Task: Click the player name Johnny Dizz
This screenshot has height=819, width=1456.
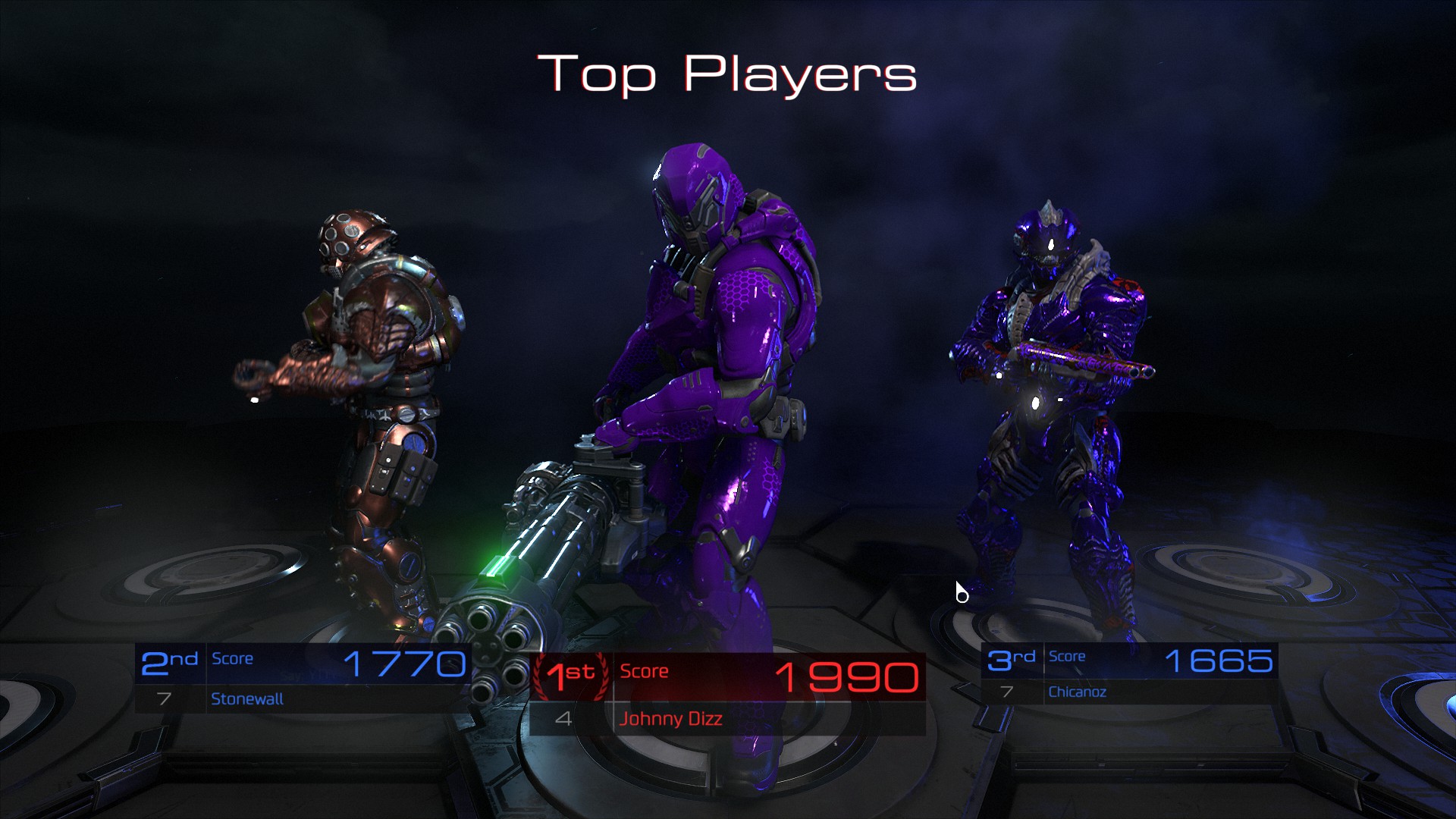Action: (x=670, y=719)
